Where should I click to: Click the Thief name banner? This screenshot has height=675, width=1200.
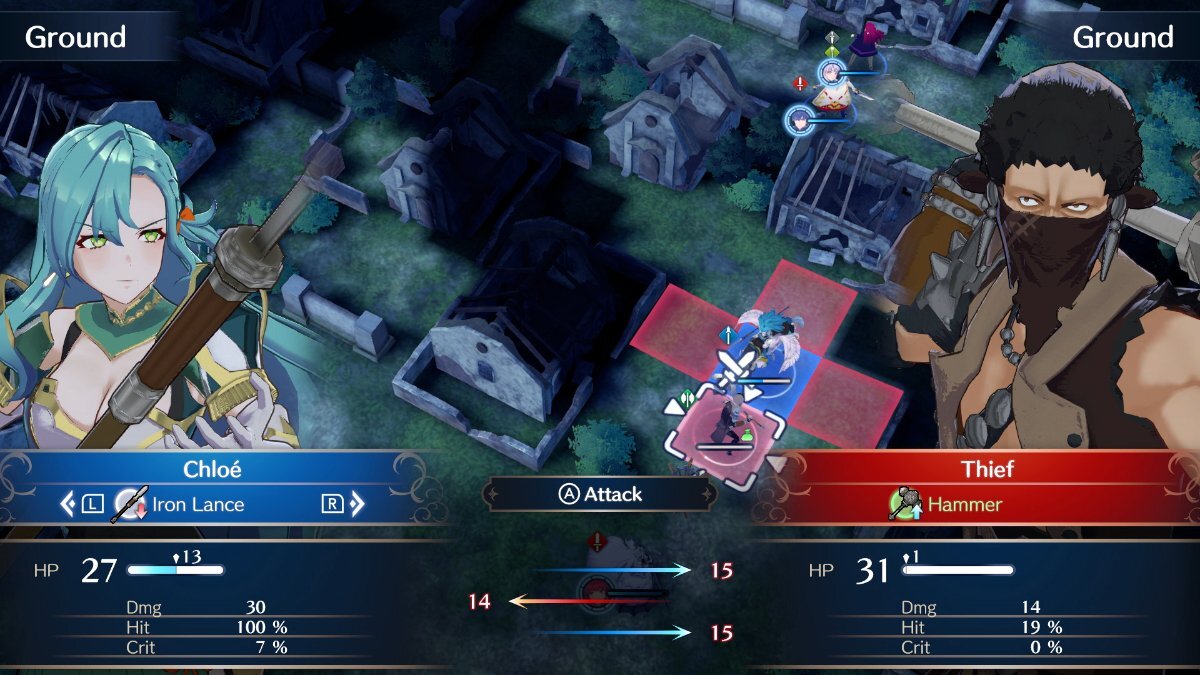[988, 469]
